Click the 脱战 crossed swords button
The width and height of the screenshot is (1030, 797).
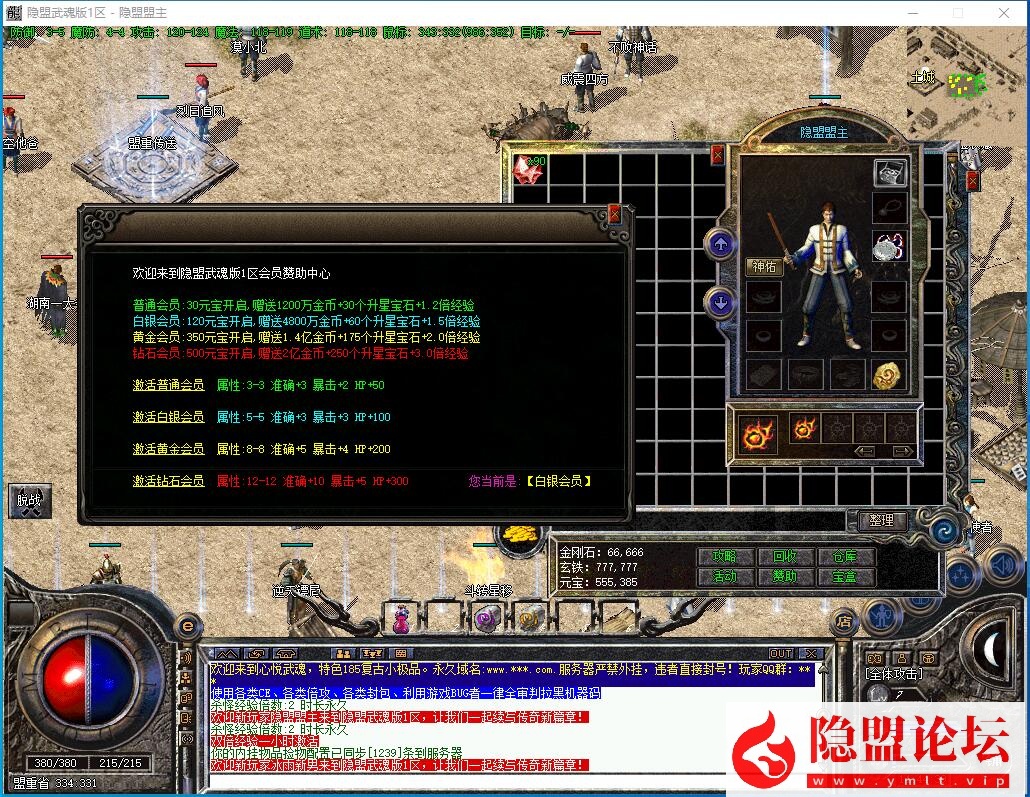tap(30, 501)
